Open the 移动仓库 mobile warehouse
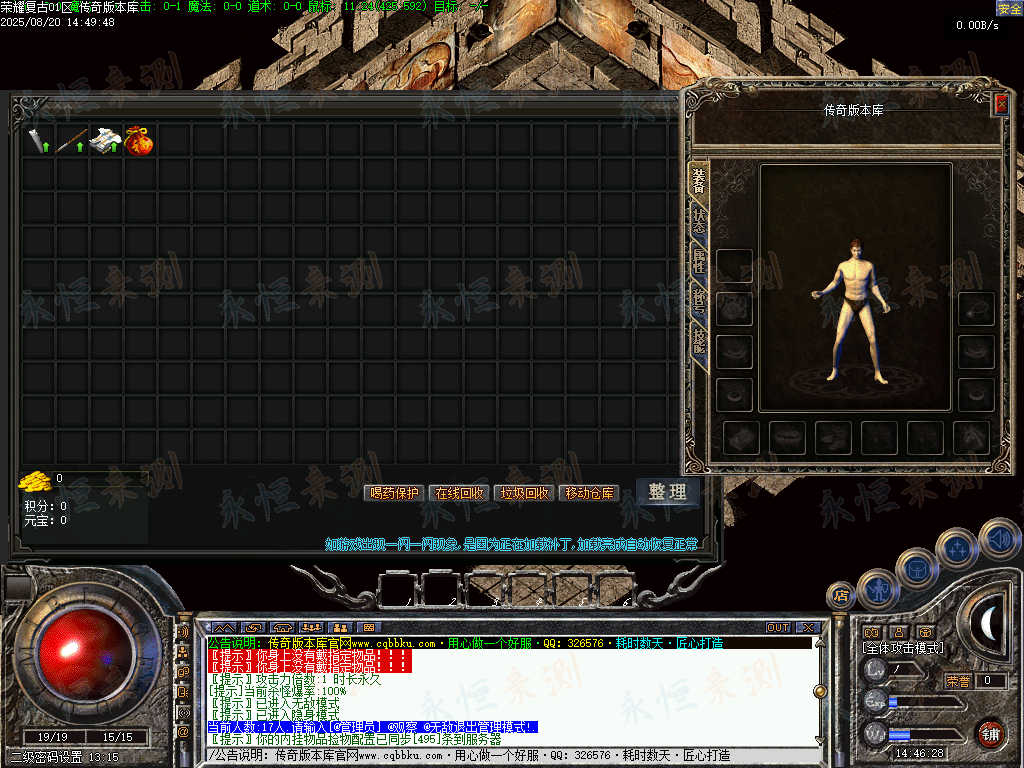This screenshot has width=1024, height=768. click(590, 493)
